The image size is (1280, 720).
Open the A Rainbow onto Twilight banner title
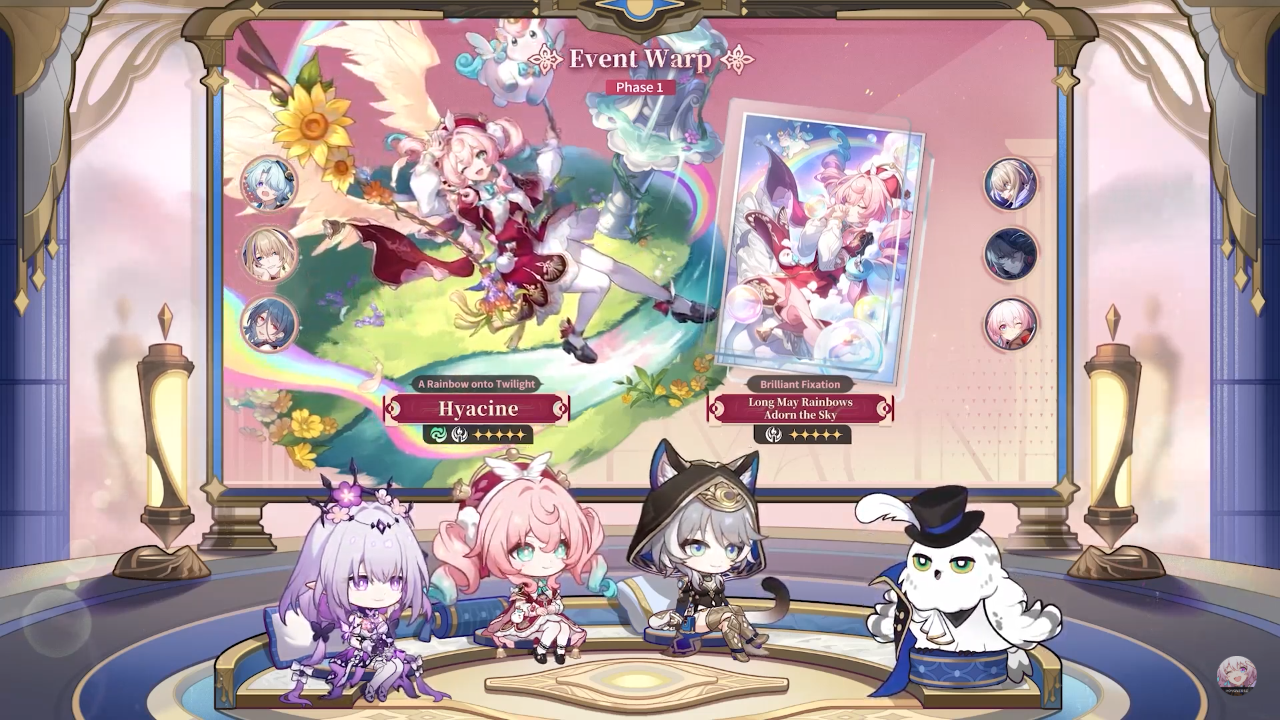(477, 383)
